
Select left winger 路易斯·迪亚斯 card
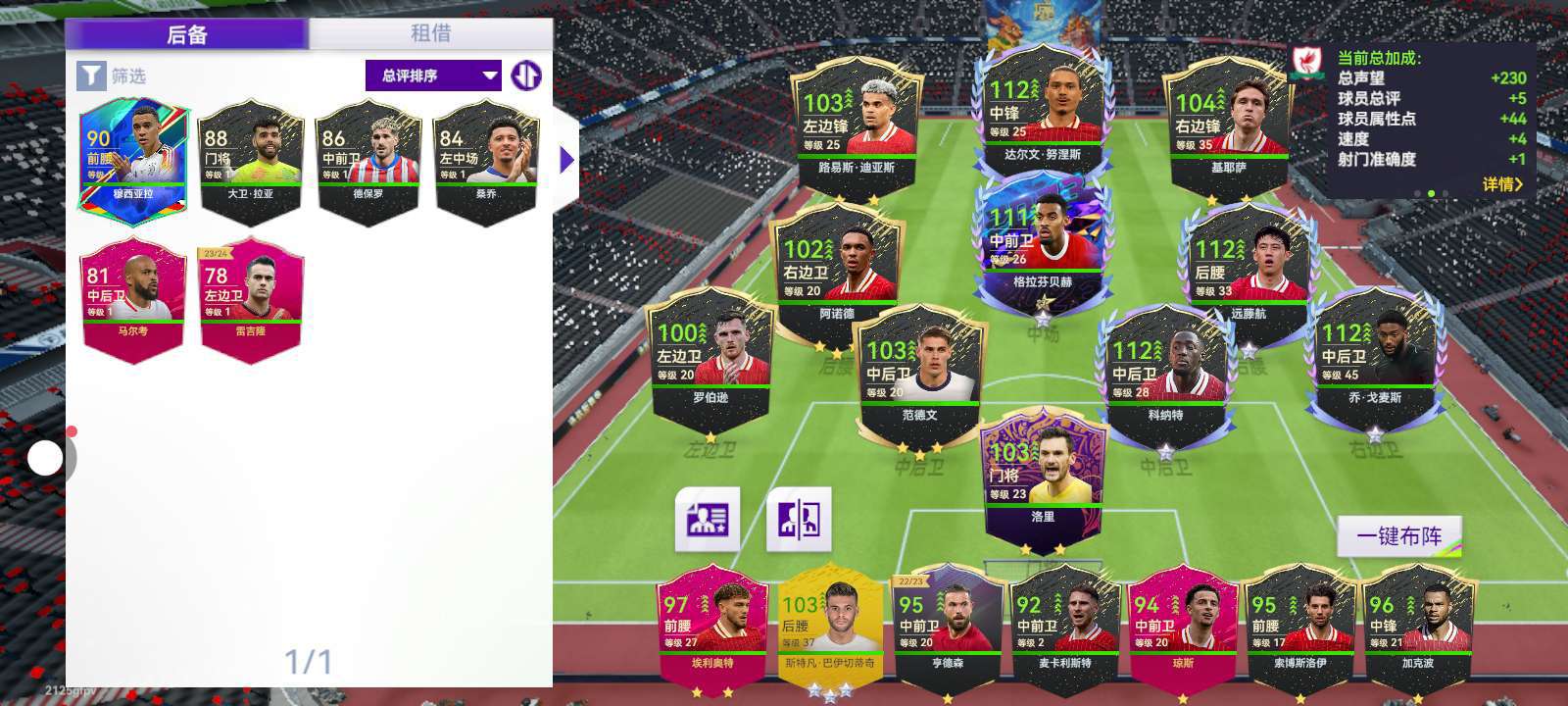pos(856,127)
